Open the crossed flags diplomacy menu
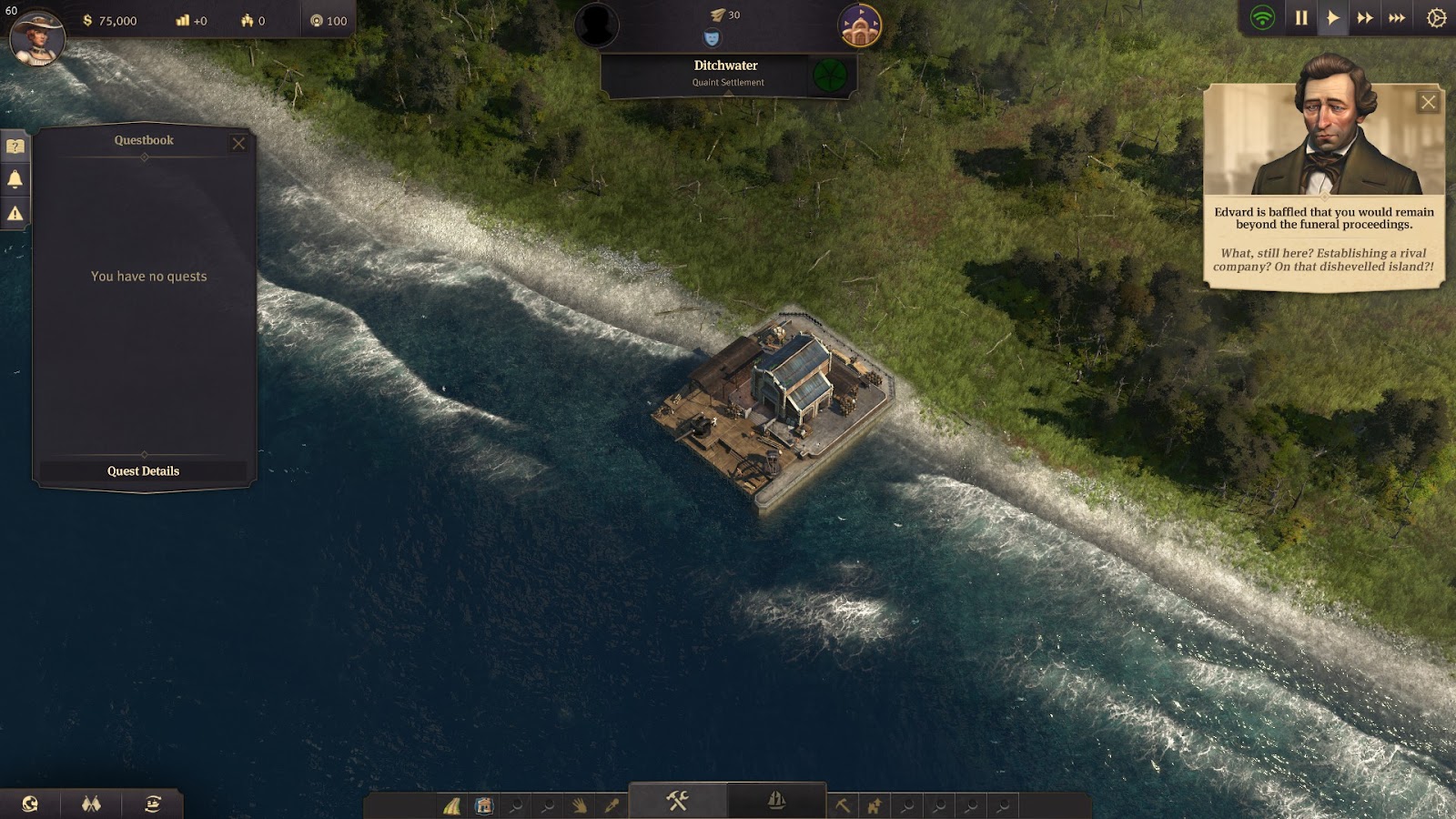The height and width of the screenshot is (819, 1456). point(91,804)
